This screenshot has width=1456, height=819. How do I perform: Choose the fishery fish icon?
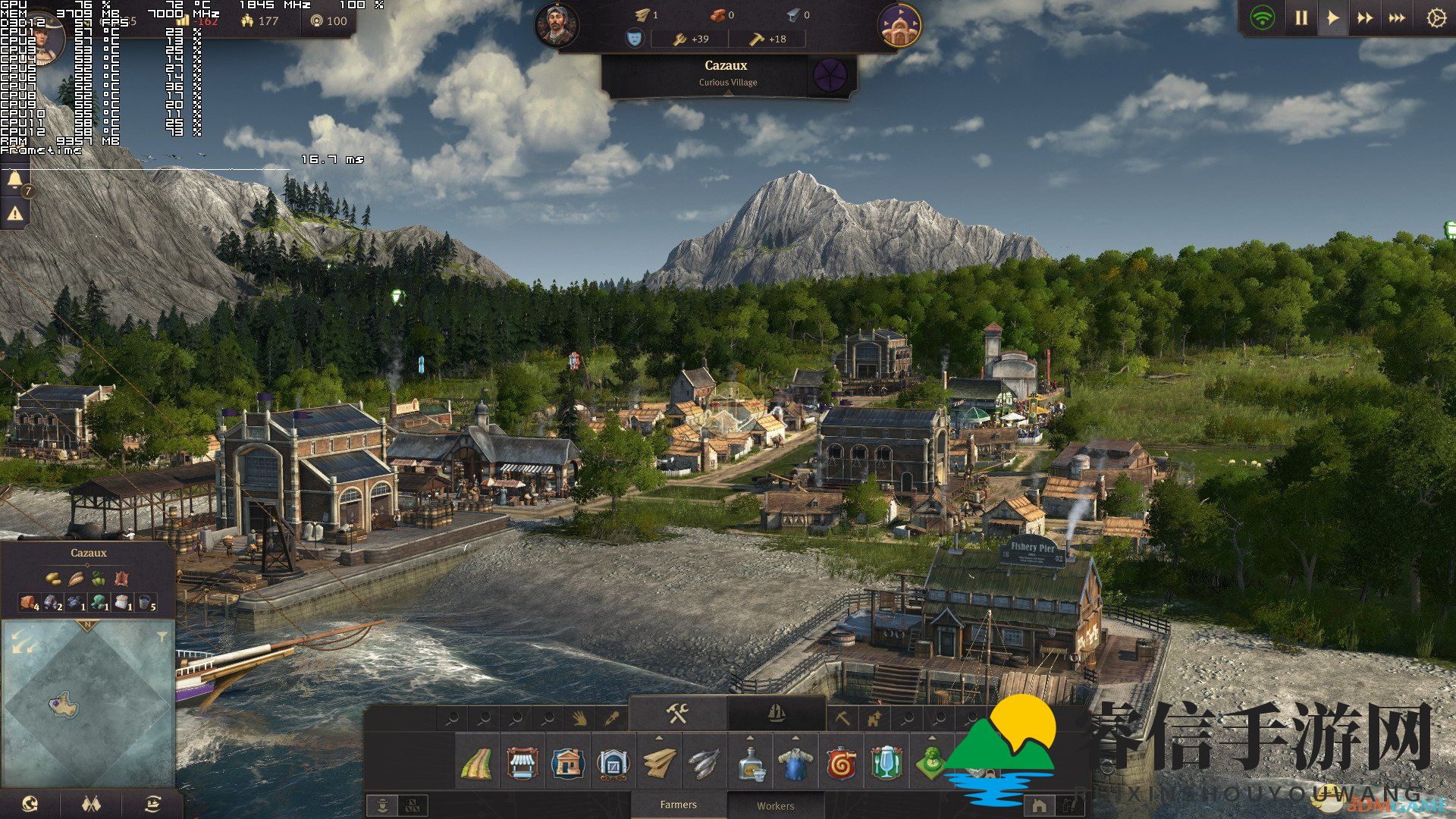(x=704, y=764)
